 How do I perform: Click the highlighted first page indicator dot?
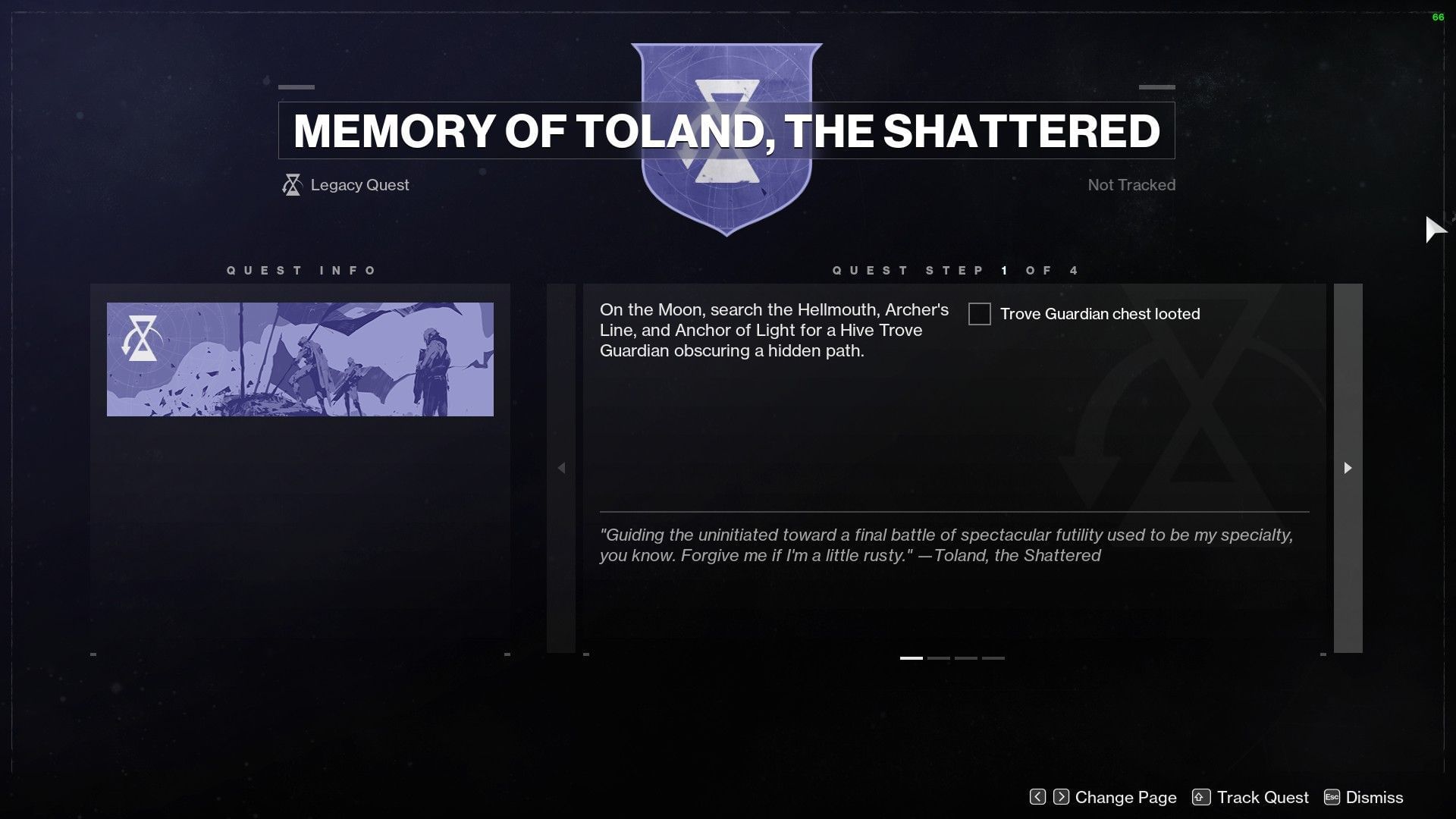[912, 657]
